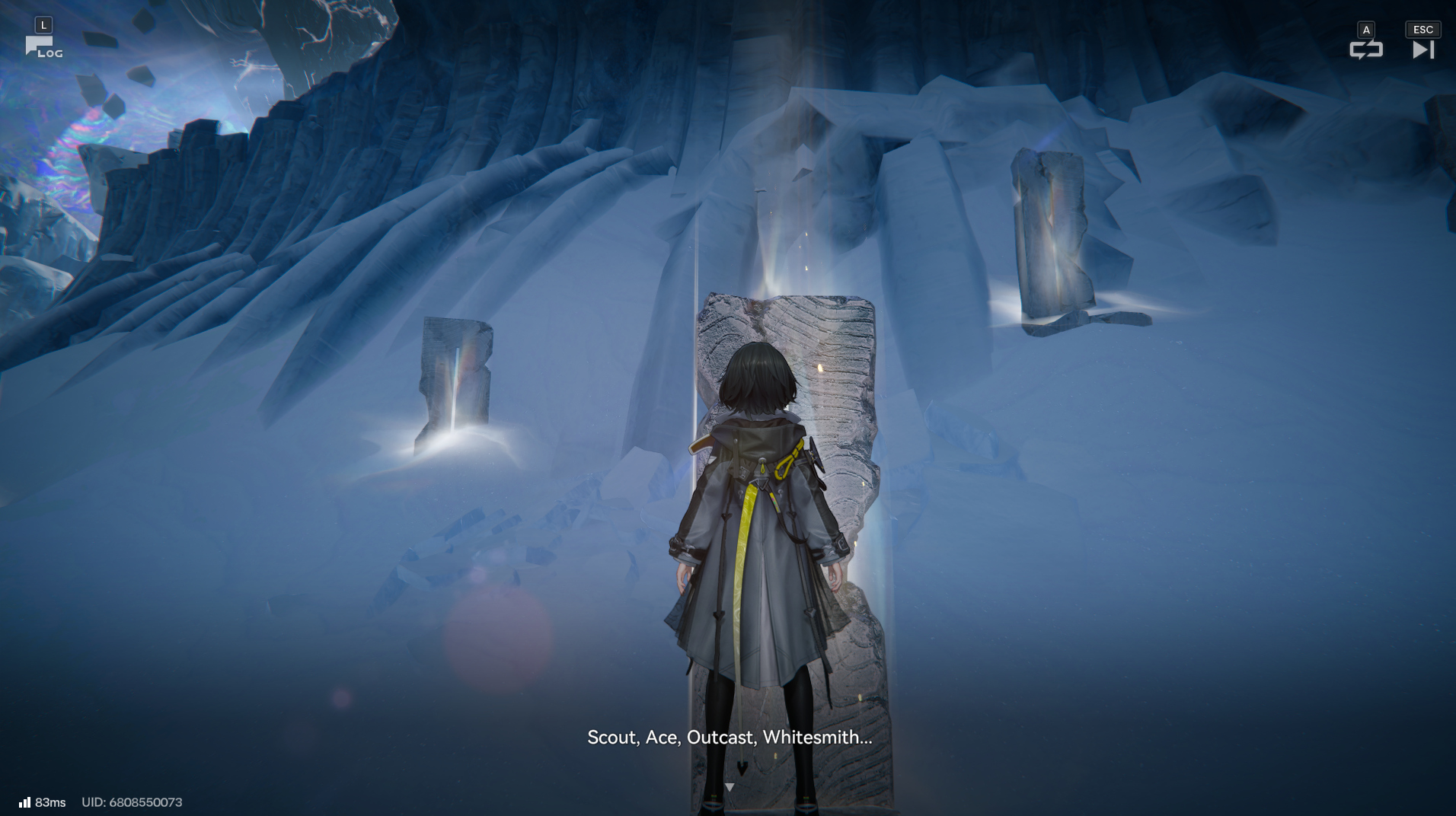This screenshot has height=816, width=1456.
Task: Open the dialogue Log
Action: [43, 47]
